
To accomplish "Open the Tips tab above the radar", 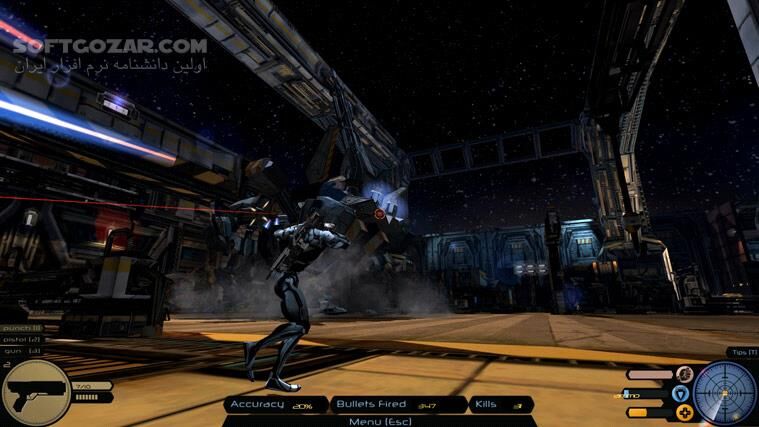I will tap(743, 353).
